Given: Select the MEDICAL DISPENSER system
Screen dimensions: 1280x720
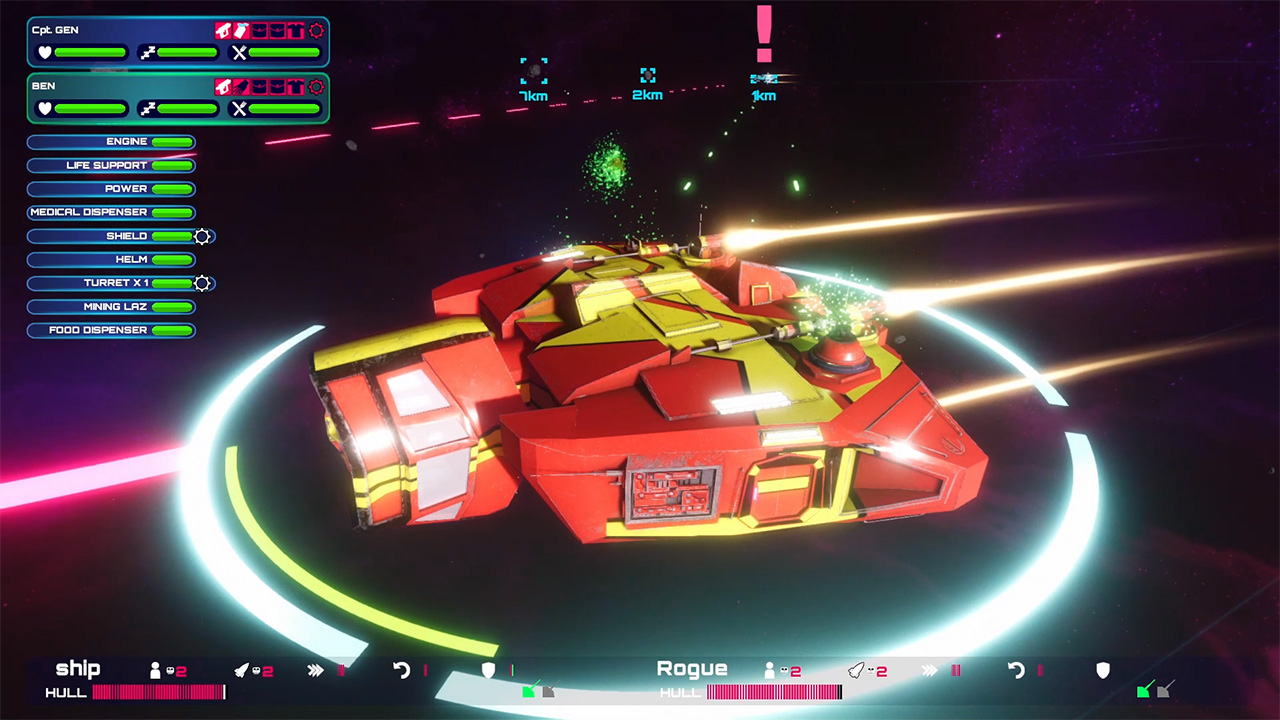Looking at the screenshot, I should pyautogui.click(x=110, y=212).
